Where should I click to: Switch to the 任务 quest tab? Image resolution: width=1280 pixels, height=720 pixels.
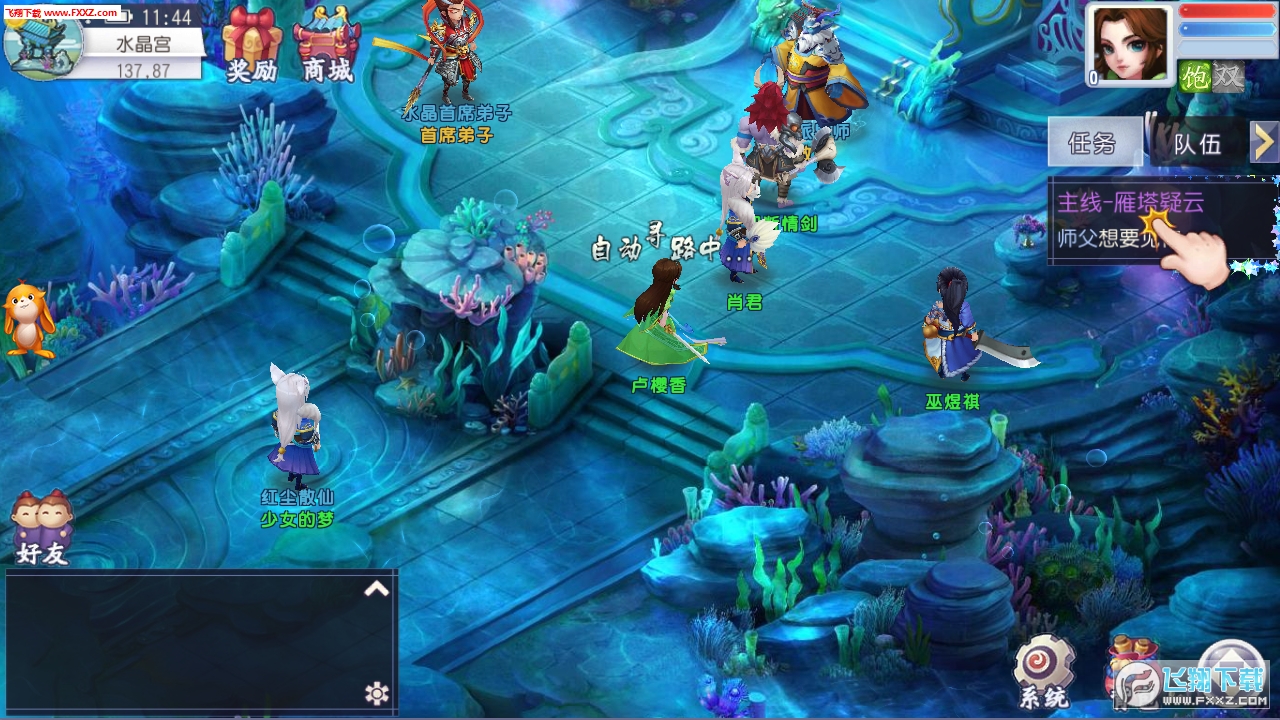coord(1094,142)
